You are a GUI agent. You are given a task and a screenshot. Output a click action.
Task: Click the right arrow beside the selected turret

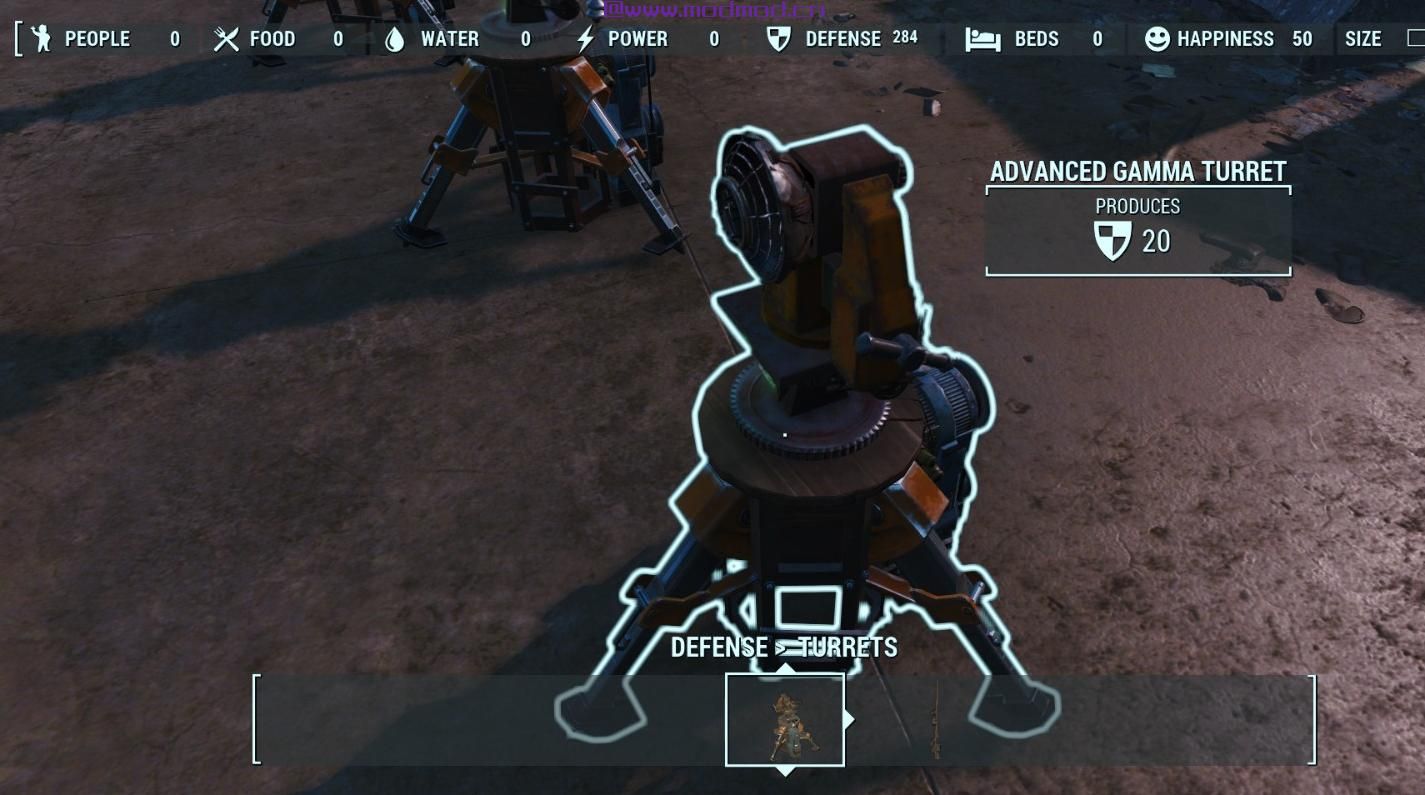click(x=850, y=719)
